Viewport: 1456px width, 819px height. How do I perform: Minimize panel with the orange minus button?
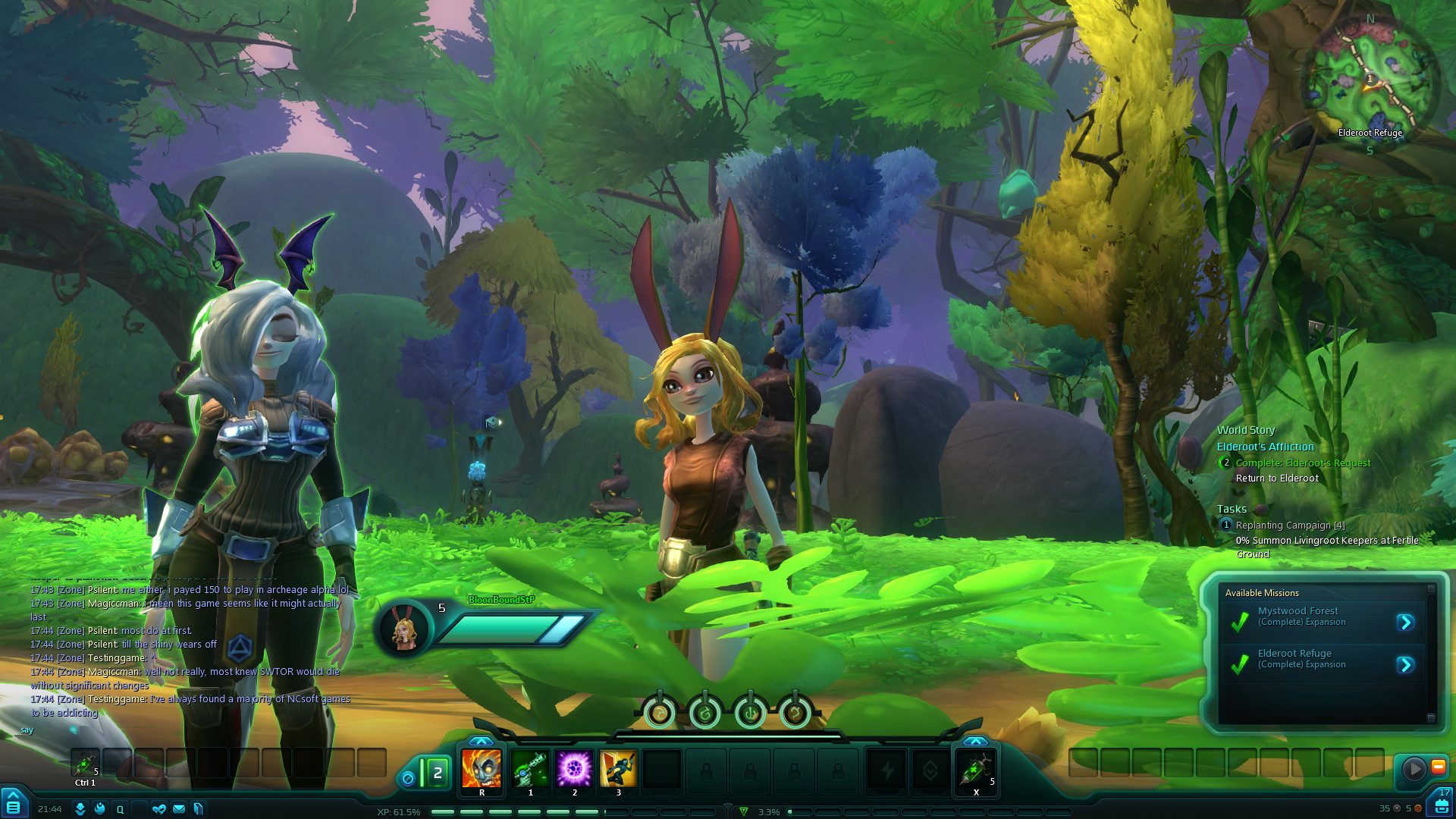pos(1438,767)
